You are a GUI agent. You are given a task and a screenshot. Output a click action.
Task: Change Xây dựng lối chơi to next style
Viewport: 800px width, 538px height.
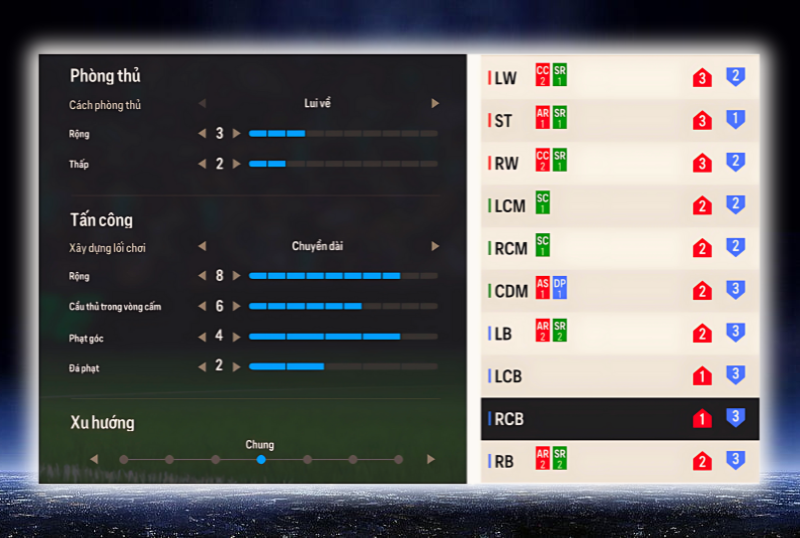coord(435,246)
